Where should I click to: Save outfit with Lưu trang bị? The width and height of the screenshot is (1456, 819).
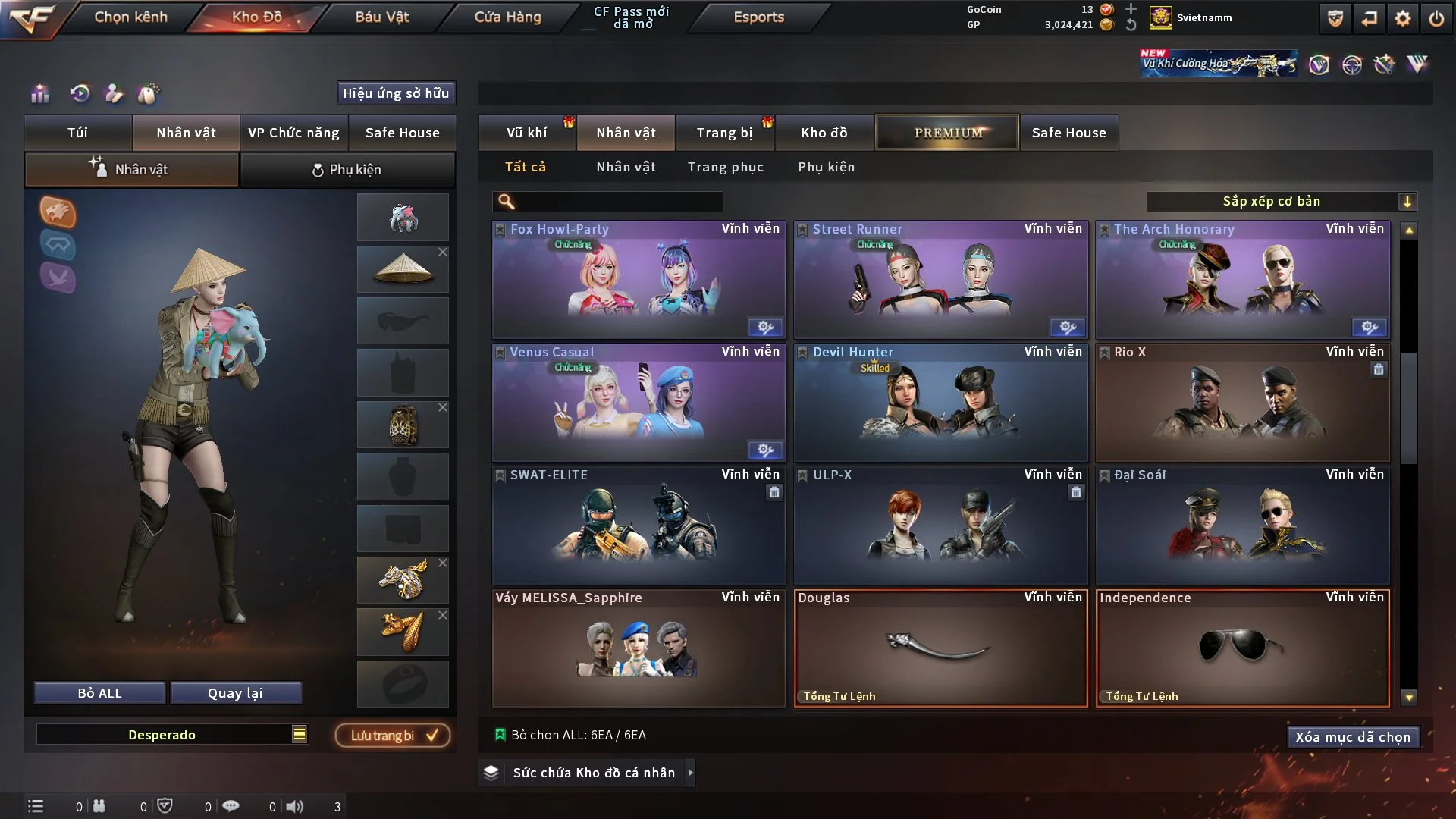pyautogui.click(x=393, y=736)
